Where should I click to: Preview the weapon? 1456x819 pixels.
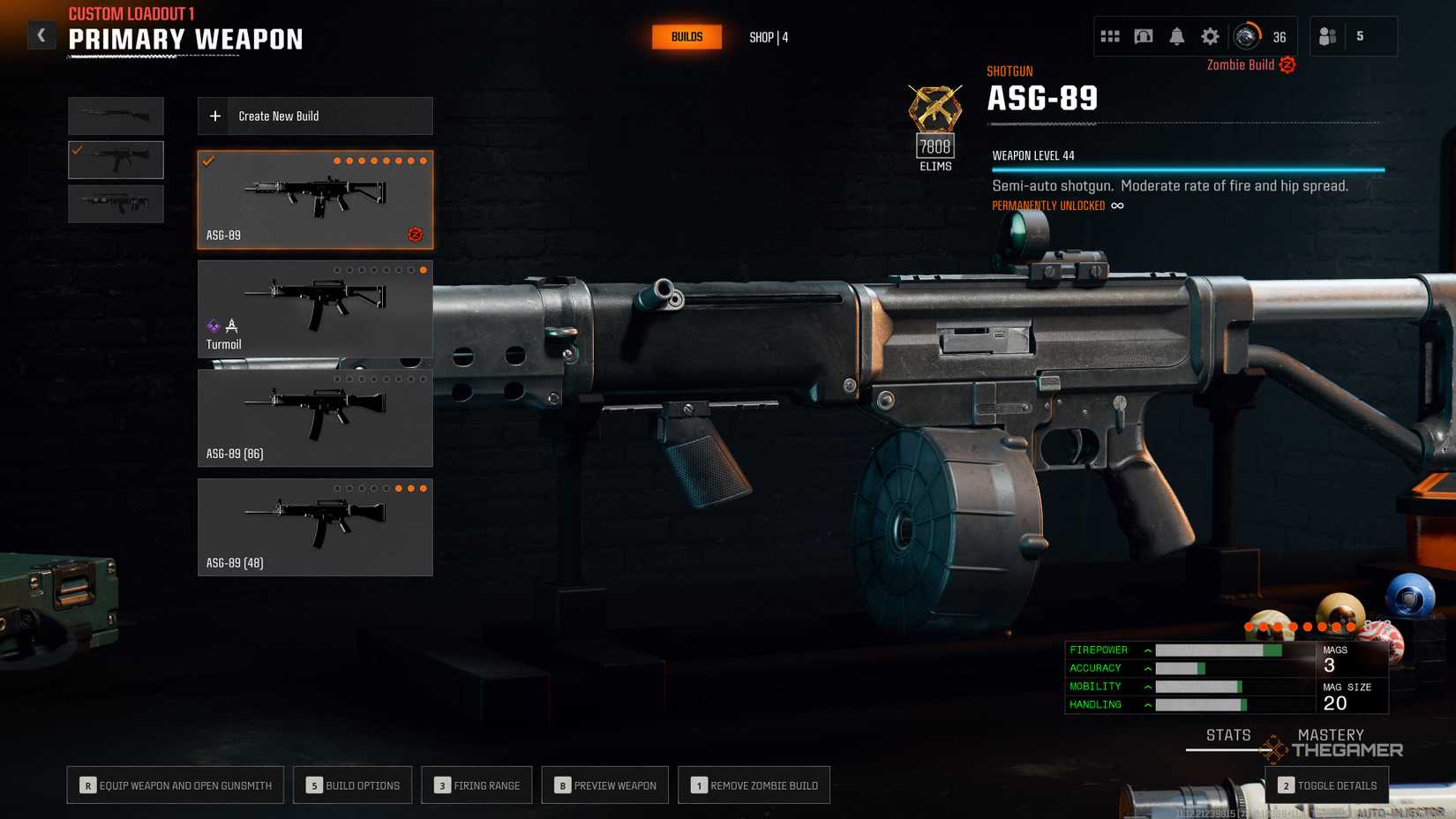[x=605, y=785]
